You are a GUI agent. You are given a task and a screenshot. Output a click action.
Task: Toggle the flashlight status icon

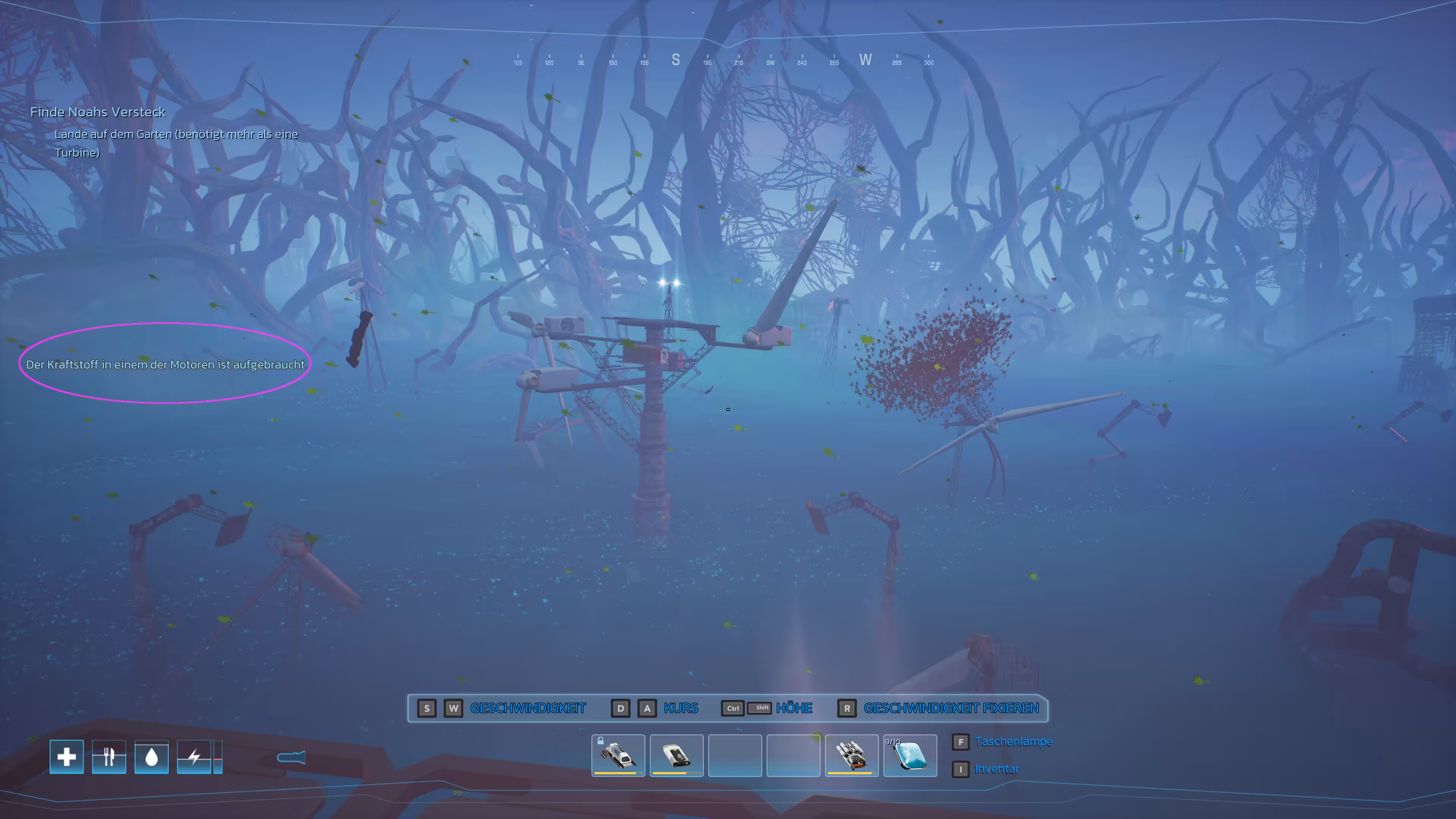[x=292, y=758]
